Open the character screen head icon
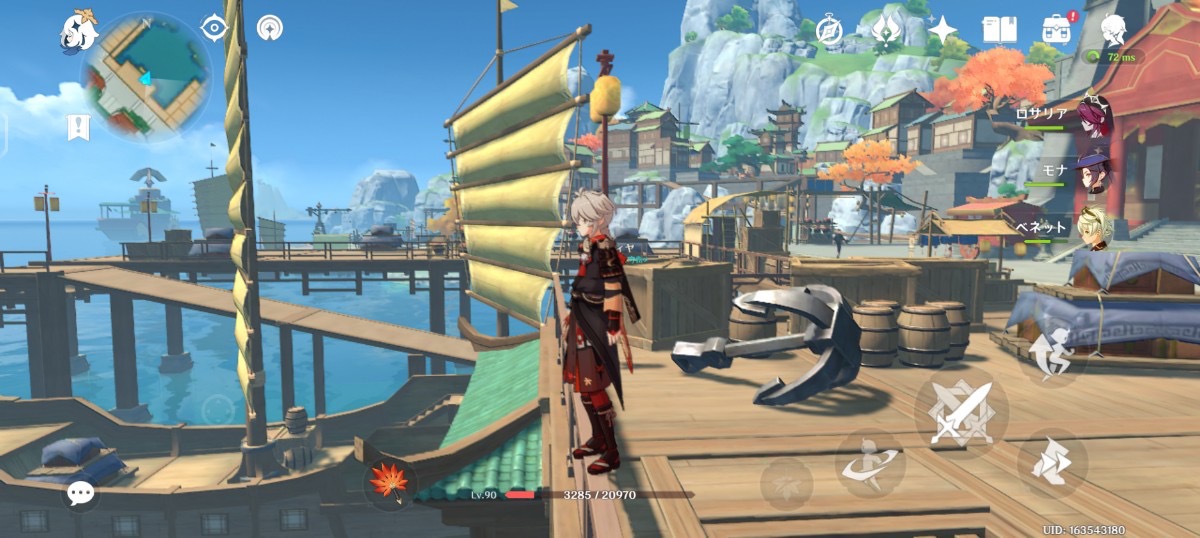Screen dimensions: 1200x538 pyautogui.click(x=1113, y=29)
